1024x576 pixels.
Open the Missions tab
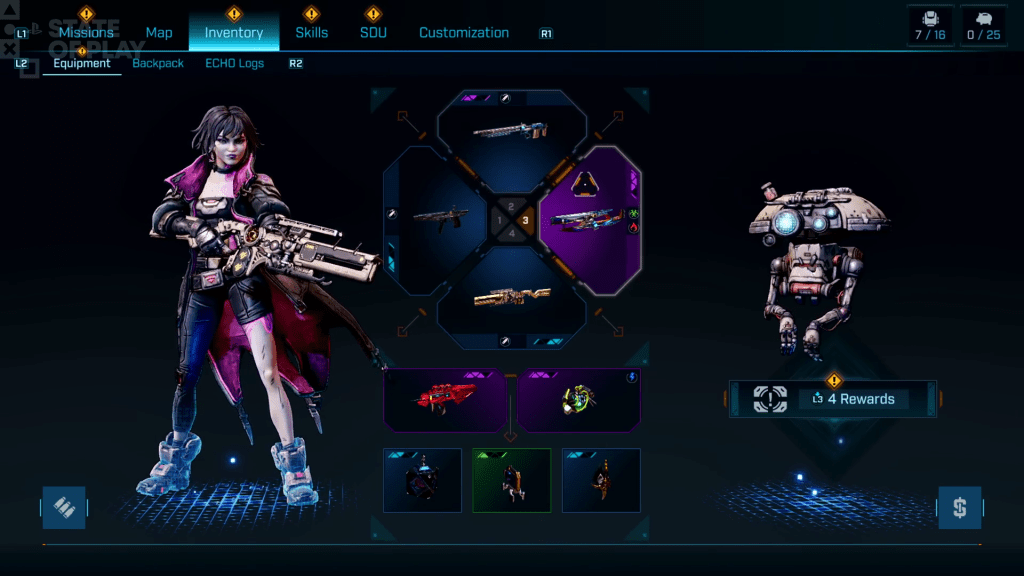point(86,32)
